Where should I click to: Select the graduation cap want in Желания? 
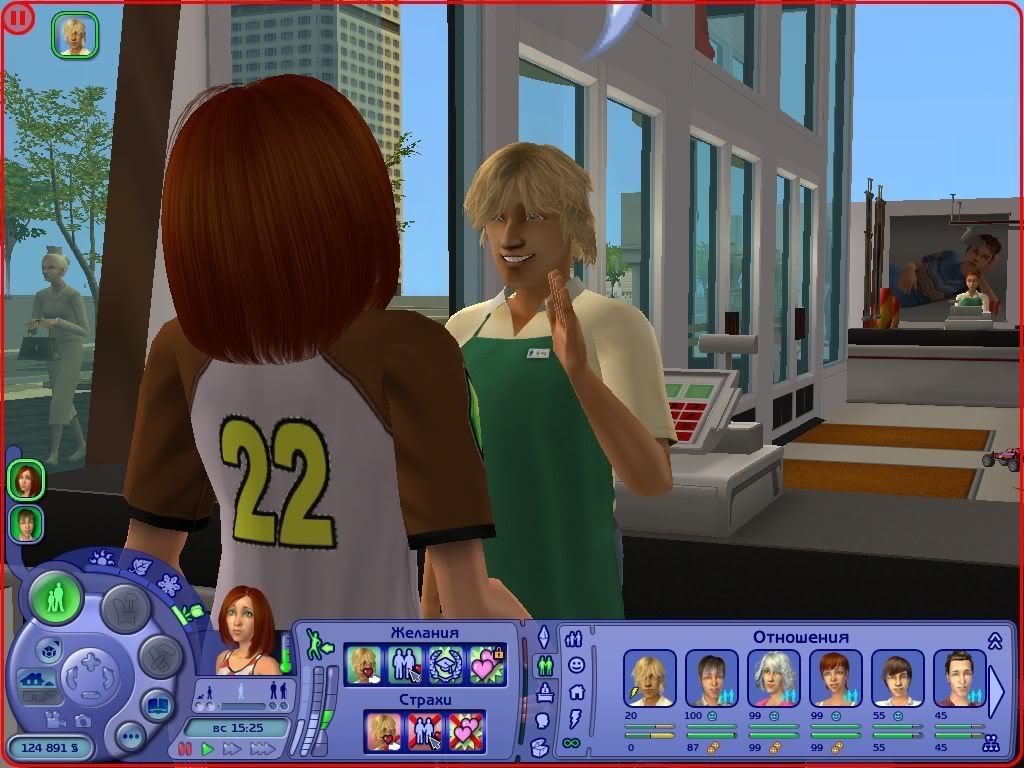click(x=444, y=665)
